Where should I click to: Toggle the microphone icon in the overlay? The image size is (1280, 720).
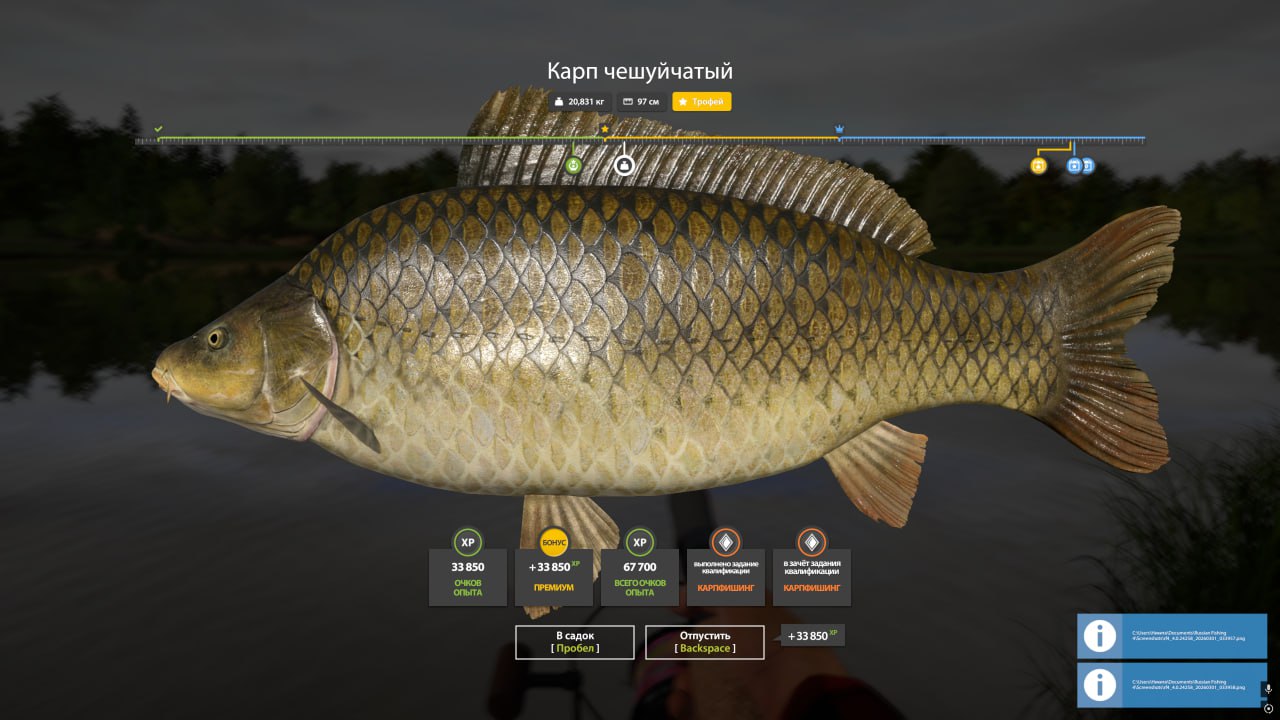pos(1268,689)
